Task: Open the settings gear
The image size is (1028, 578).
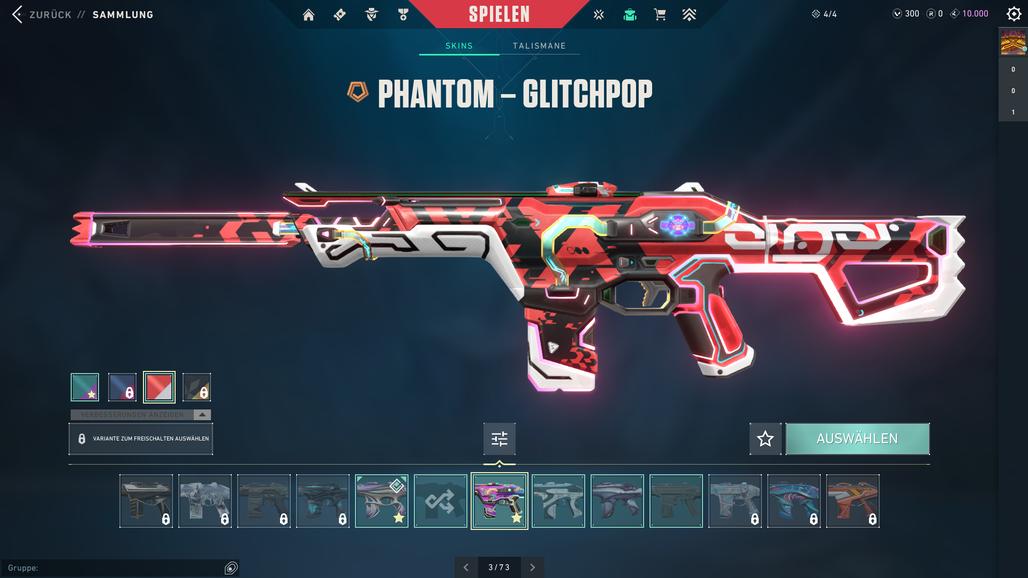Action: [1013, 14]
